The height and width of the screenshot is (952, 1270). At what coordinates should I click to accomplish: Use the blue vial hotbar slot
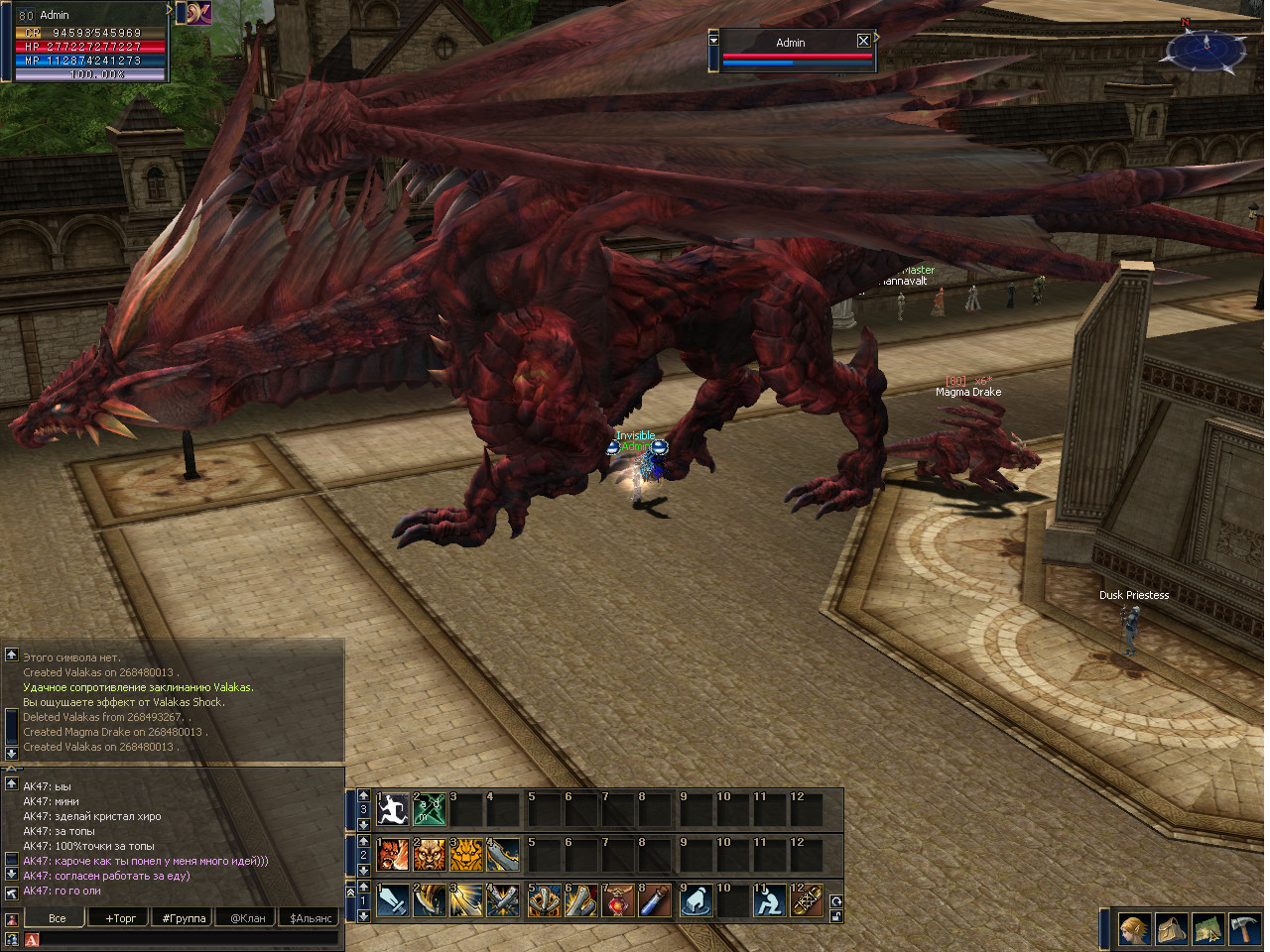point(655,900)
